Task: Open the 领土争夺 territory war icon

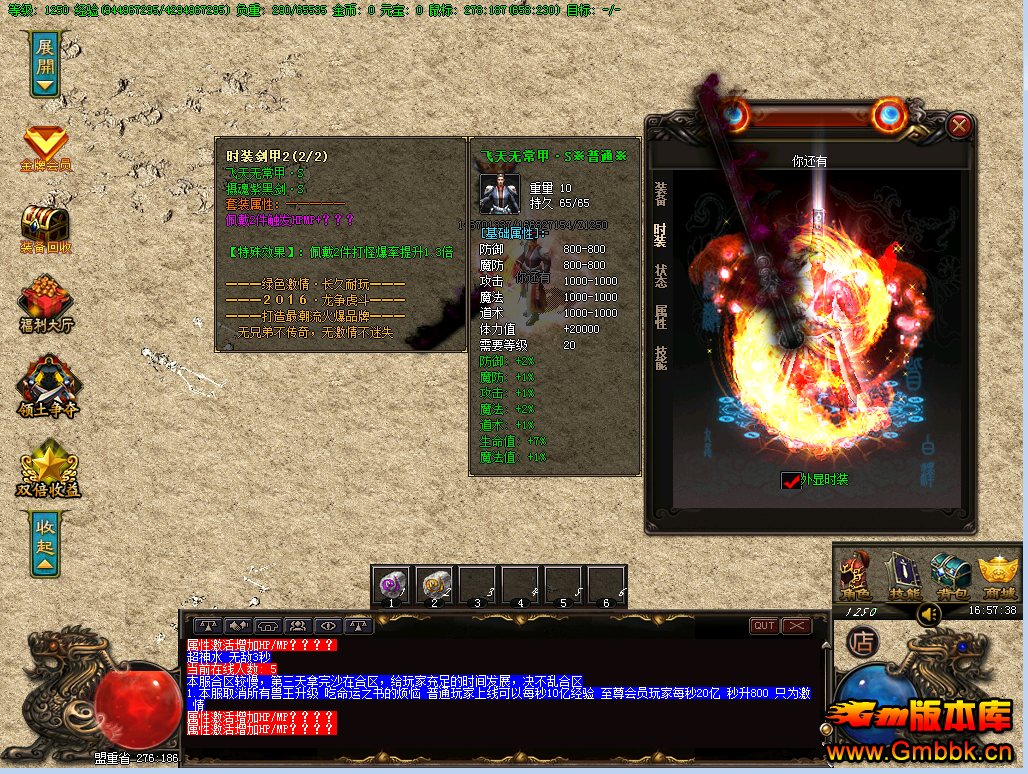Action: [x=46, y=385]
